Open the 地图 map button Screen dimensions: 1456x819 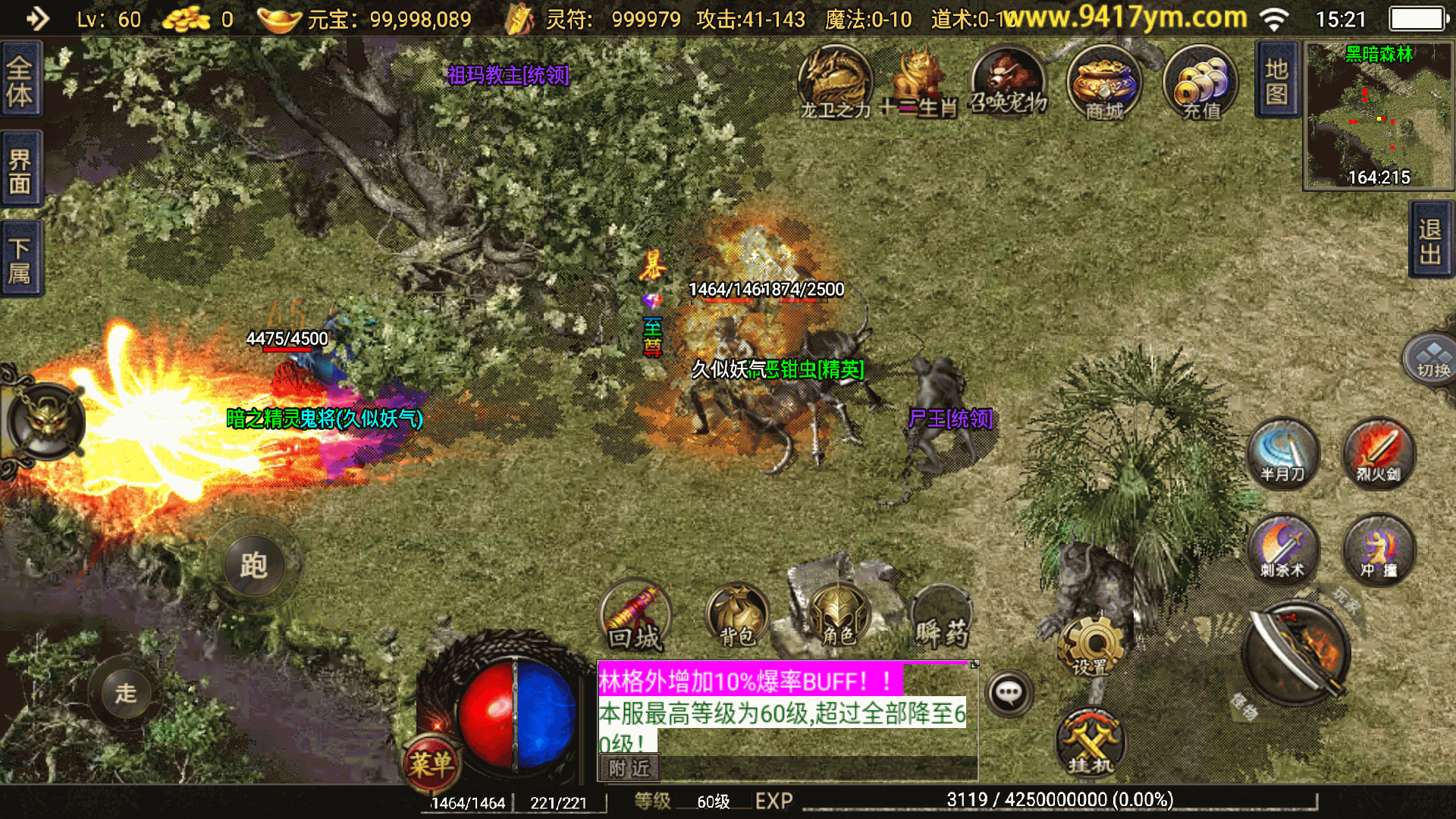point(1277,80)
